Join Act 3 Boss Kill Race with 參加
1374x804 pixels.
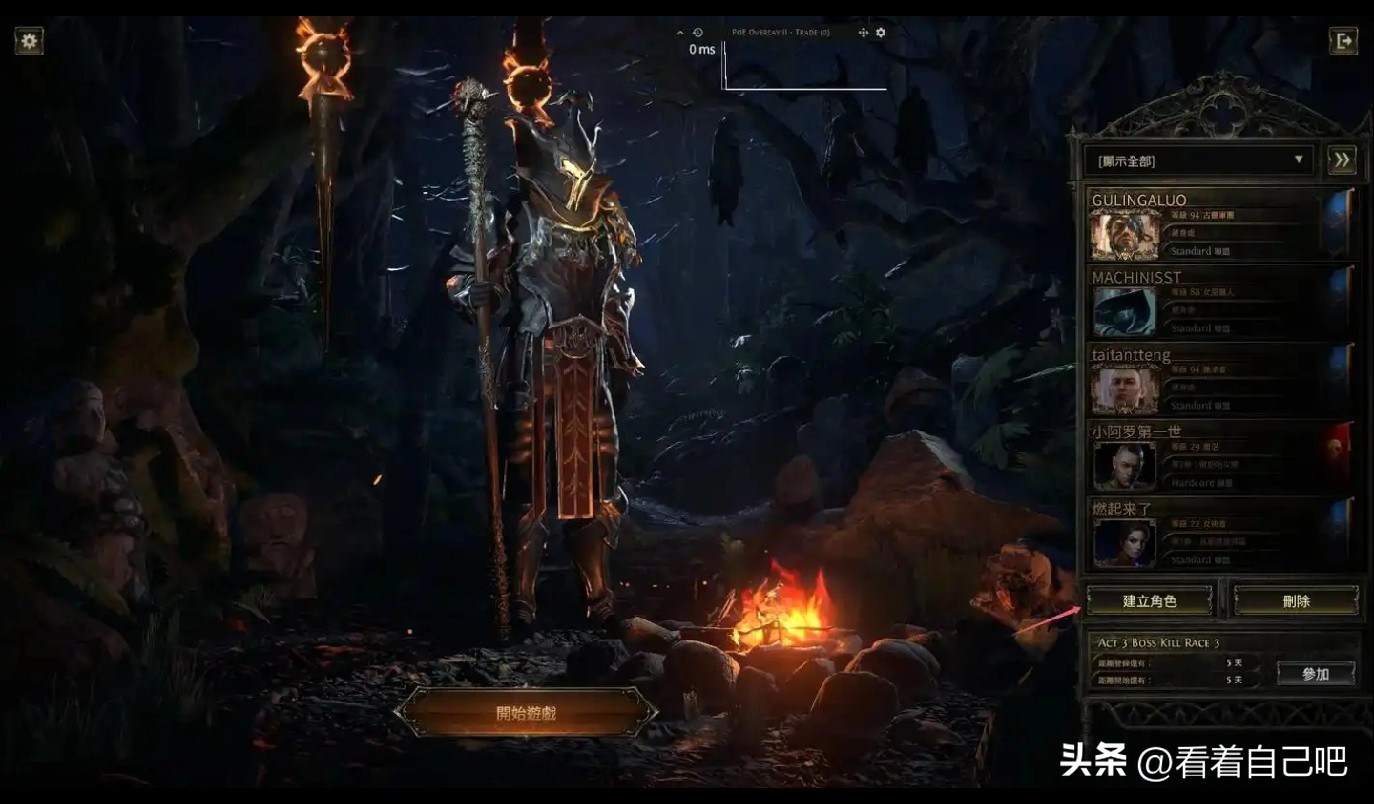click(1316, 674)
